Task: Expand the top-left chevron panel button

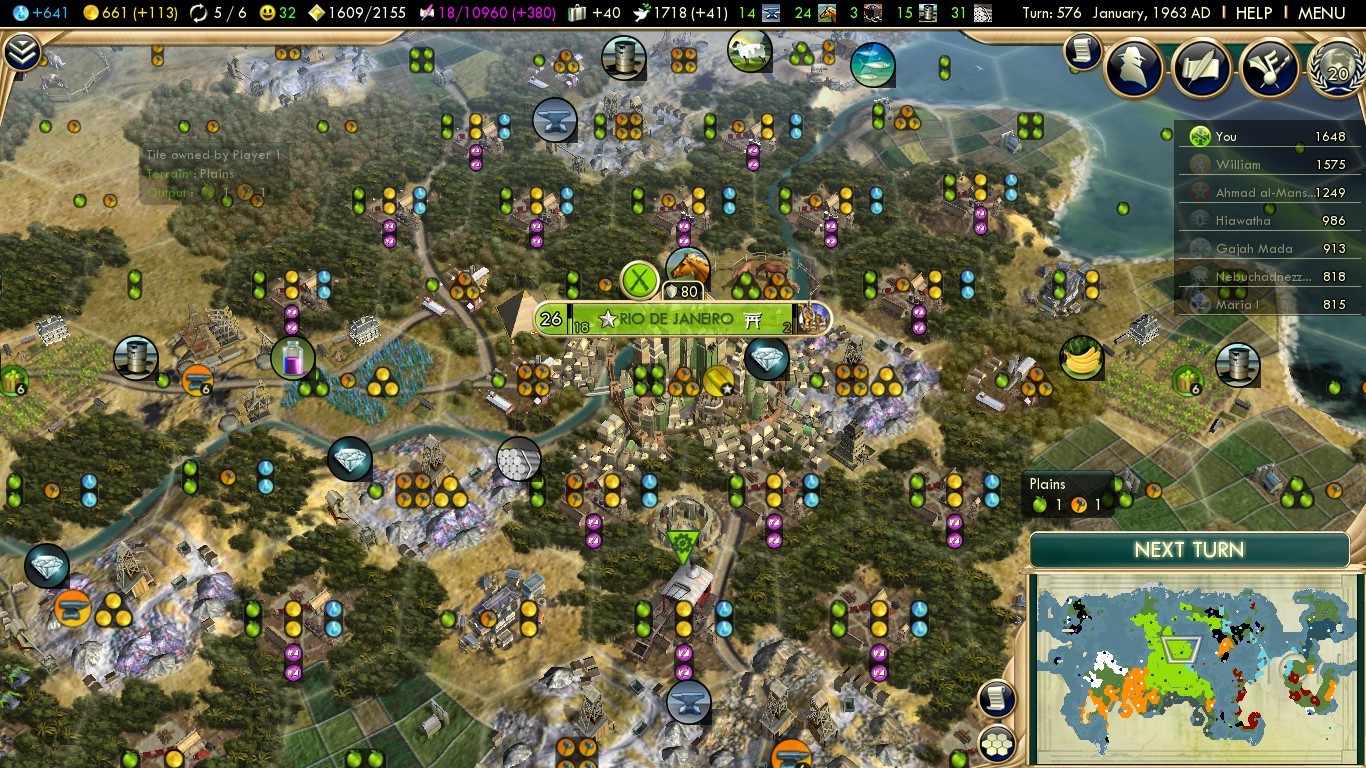Action: [x=22, y=52]
